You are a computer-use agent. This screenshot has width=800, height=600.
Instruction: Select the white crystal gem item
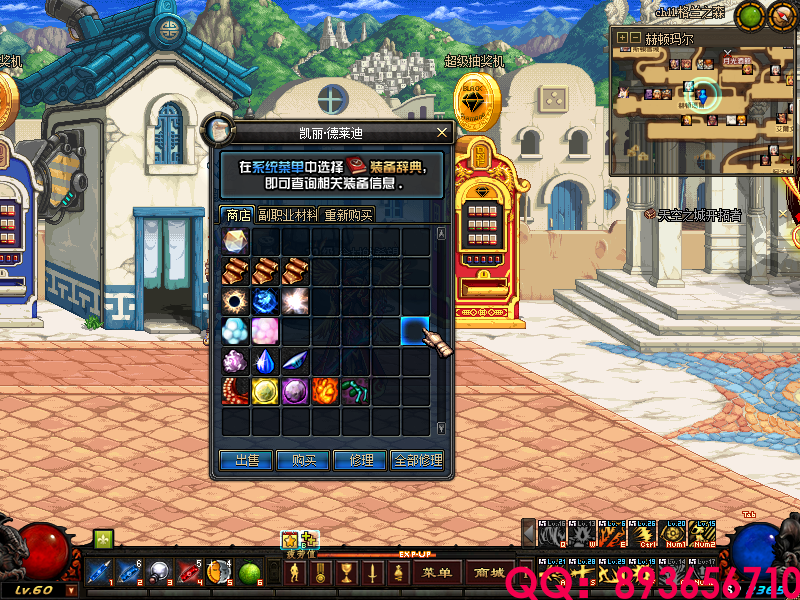[236, 241]
